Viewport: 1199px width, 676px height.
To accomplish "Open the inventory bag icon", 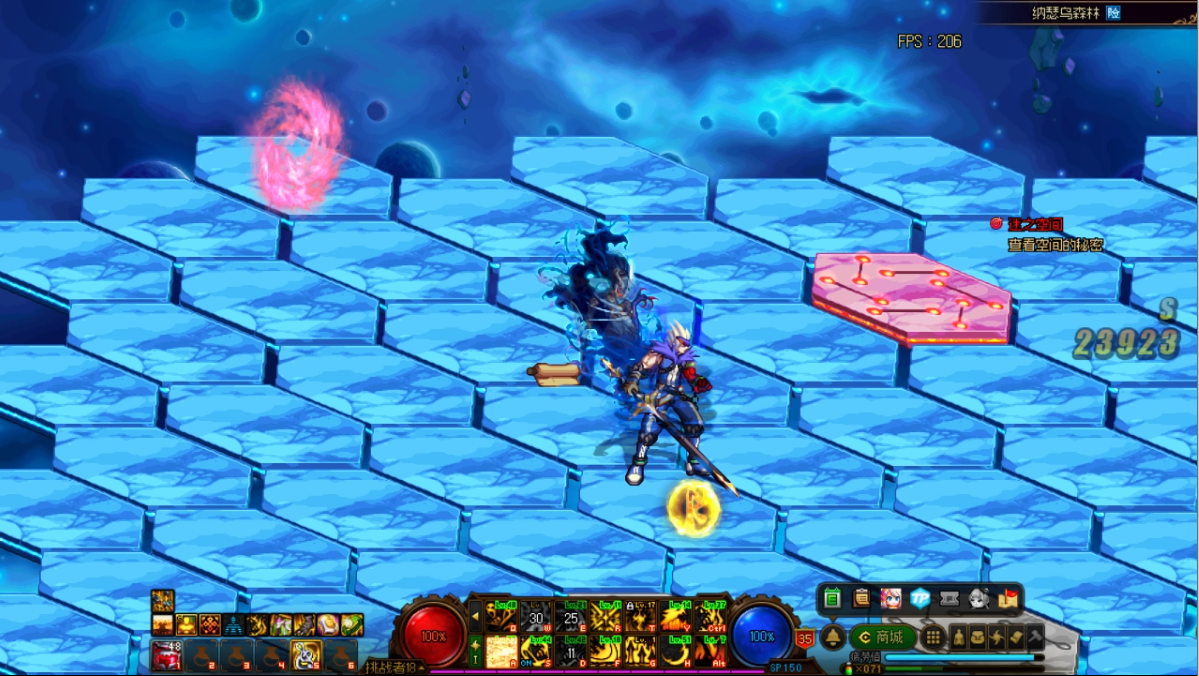I will [x=977, y=637].
